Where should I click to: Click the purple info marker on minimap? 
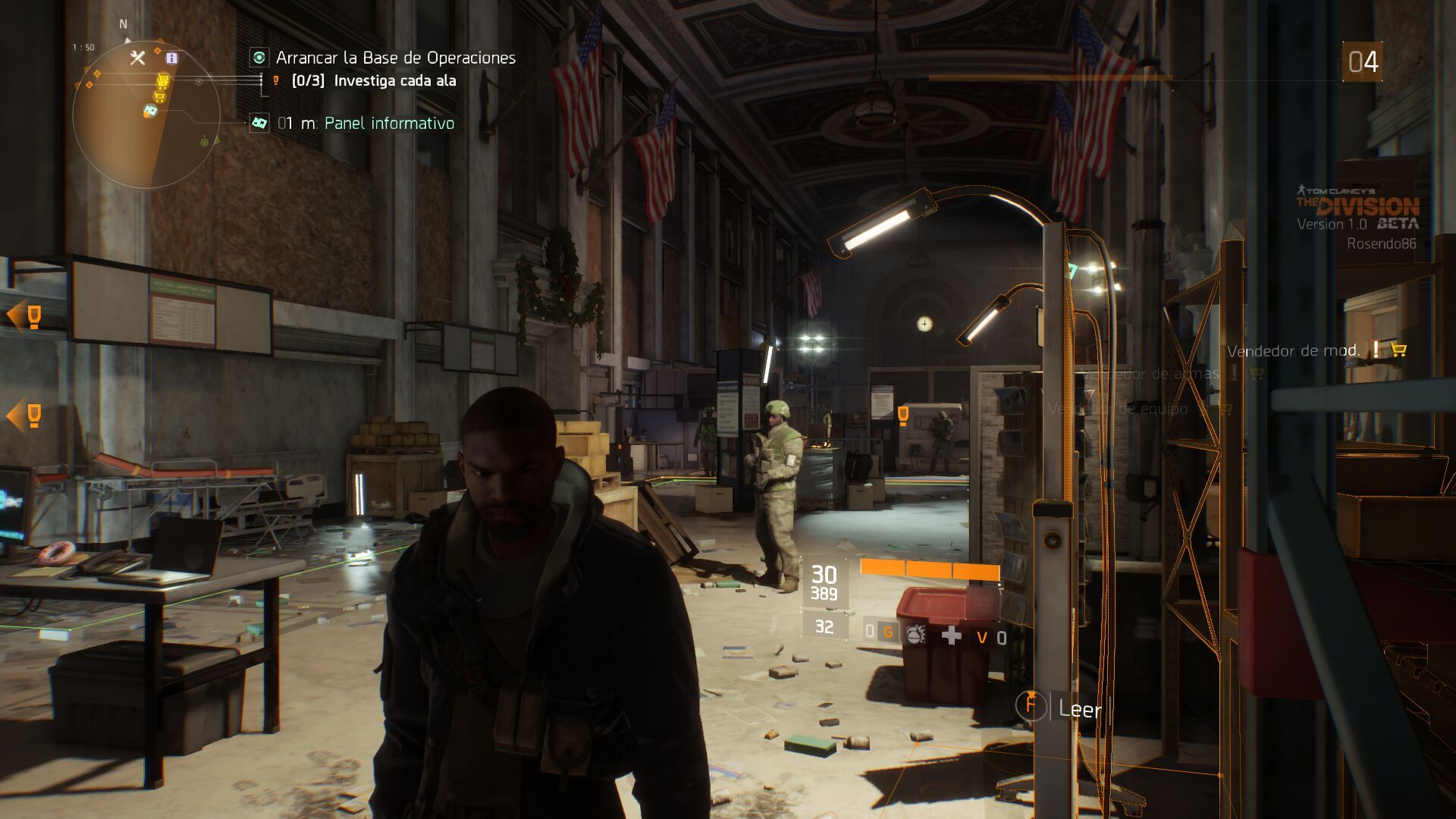tap(172, 58)
